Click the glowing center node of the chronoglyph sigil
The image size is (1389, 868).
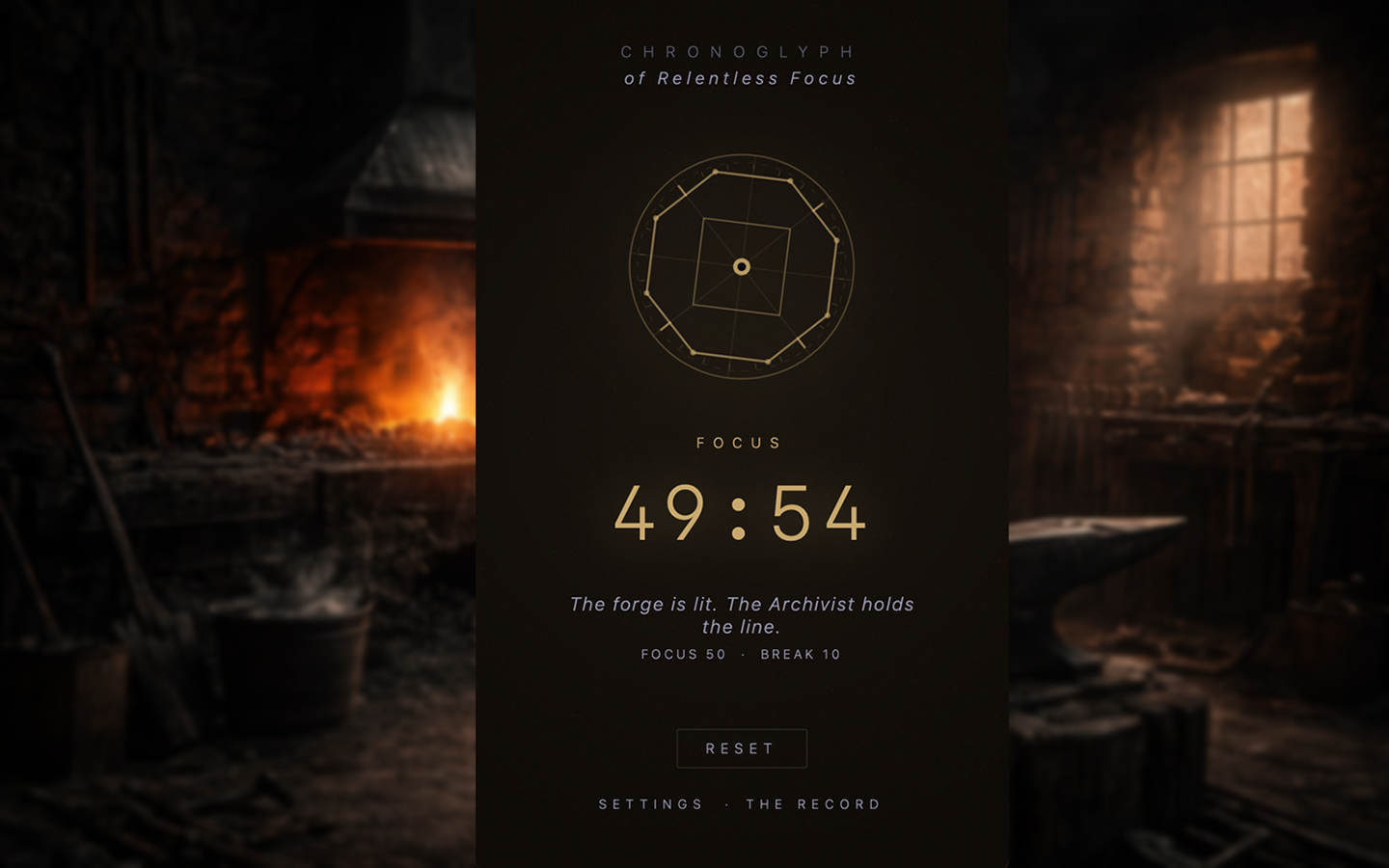point(741,265)
